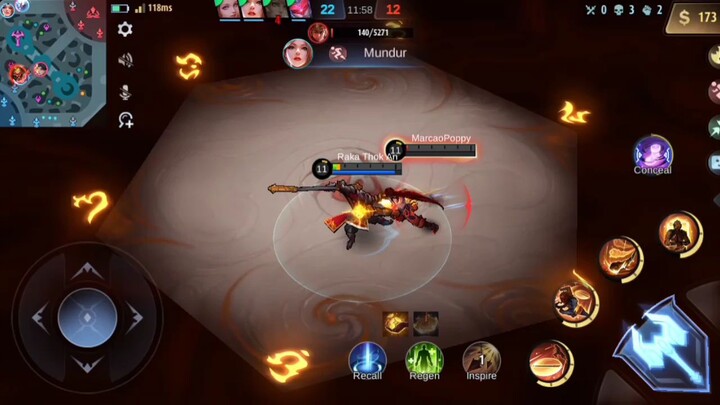Activate the Recall spell
The image size is (720, 405).
click(x=367, y=359)
